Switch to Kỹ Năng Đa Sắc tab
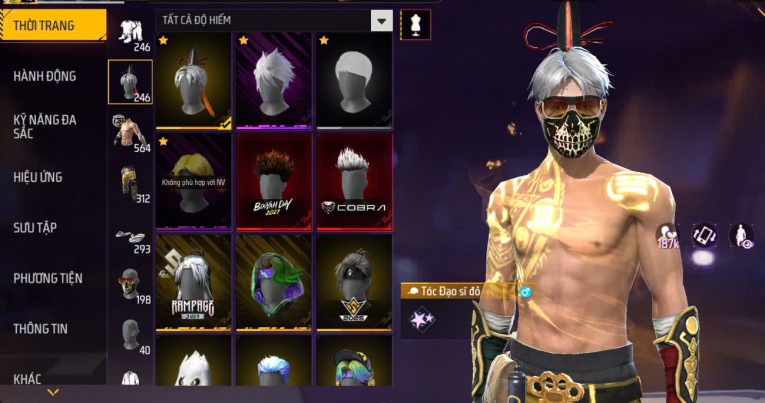 click(x=45, y=126)
